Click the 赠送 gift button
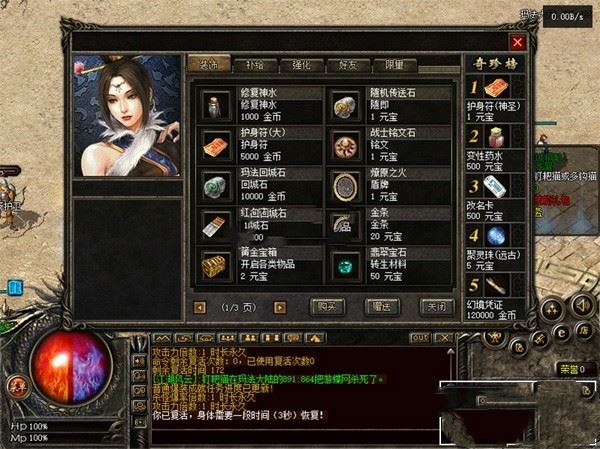The width and height of the screenshot is (600, 449). tap(381, 305)
